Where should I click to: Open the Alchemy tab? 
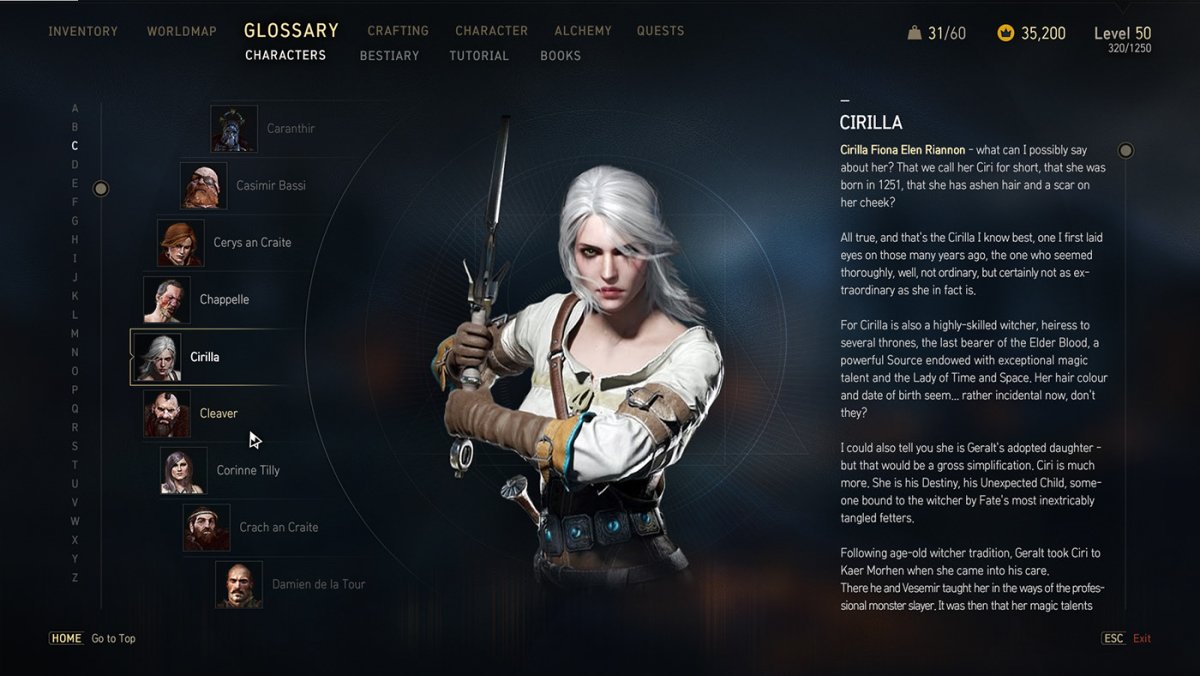click(x=583, y=31)
